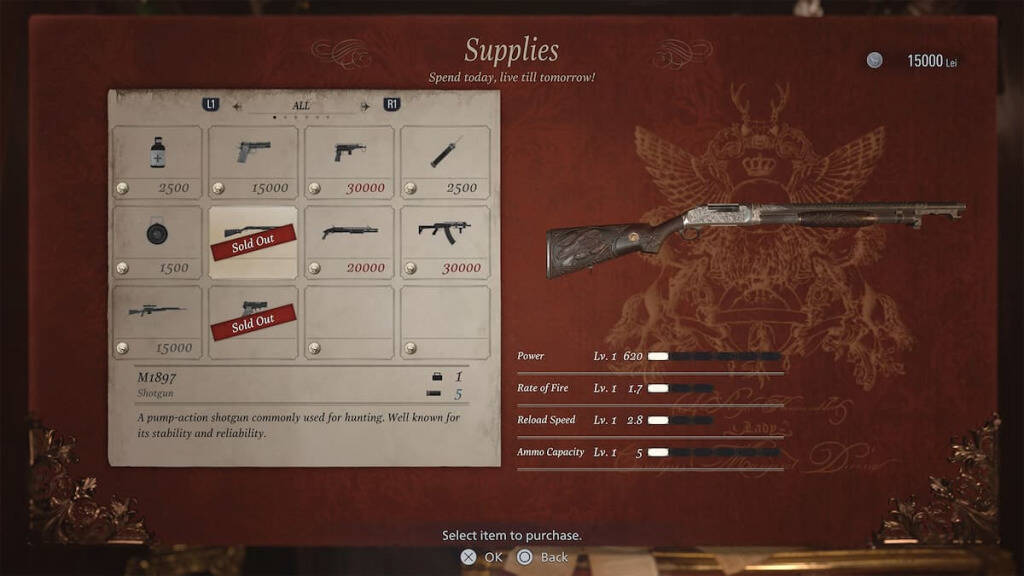Go to the next shop category arrow
This screenshot has width=1024, height=576.
365,105
